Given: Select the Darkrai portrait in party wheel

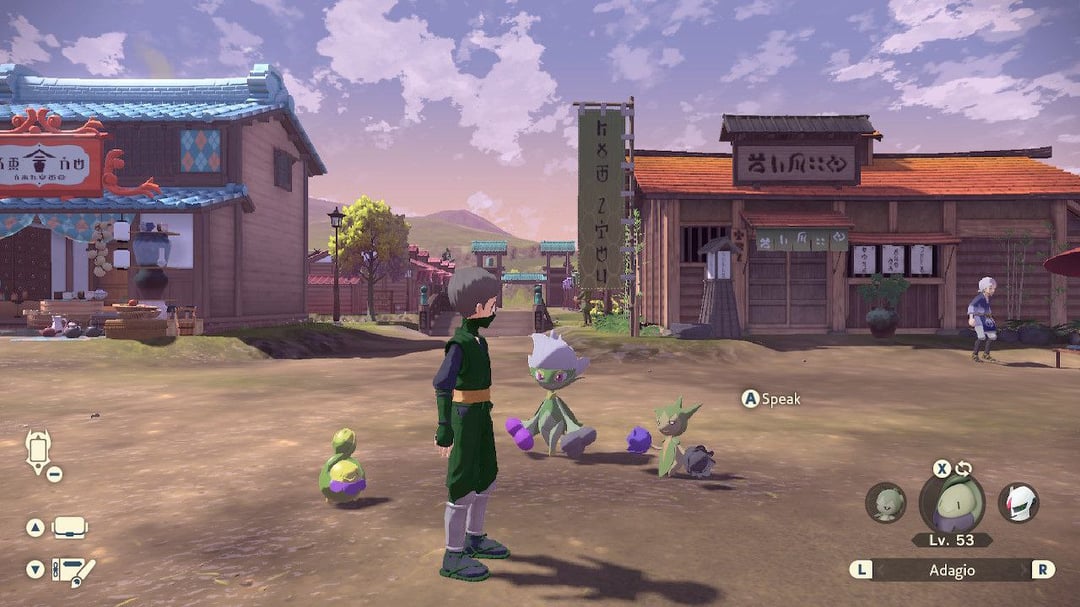Looking at the screenshot, I should point(1018,503).
